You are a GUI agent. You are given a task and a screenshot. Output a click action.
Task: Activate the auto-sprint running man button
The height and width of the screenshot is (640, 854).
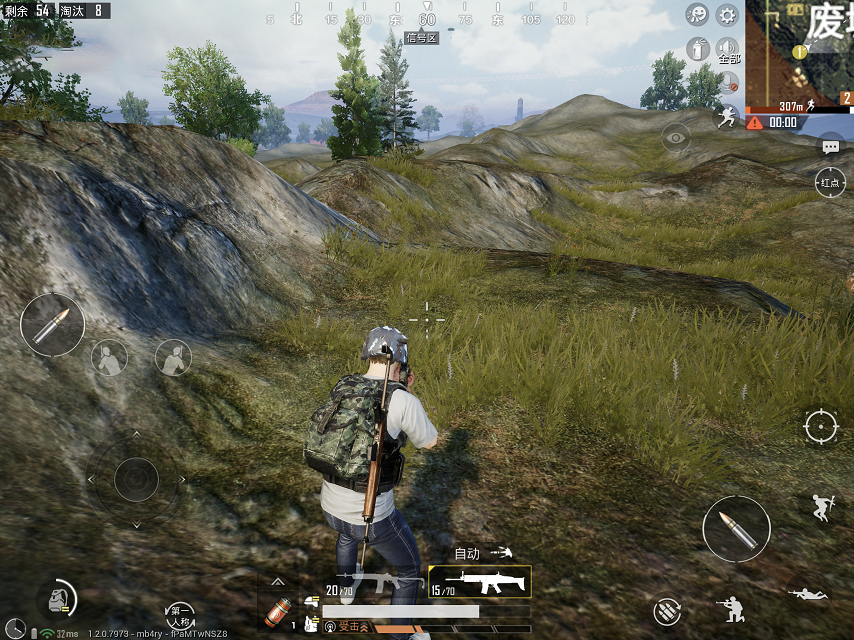point(725,117)
